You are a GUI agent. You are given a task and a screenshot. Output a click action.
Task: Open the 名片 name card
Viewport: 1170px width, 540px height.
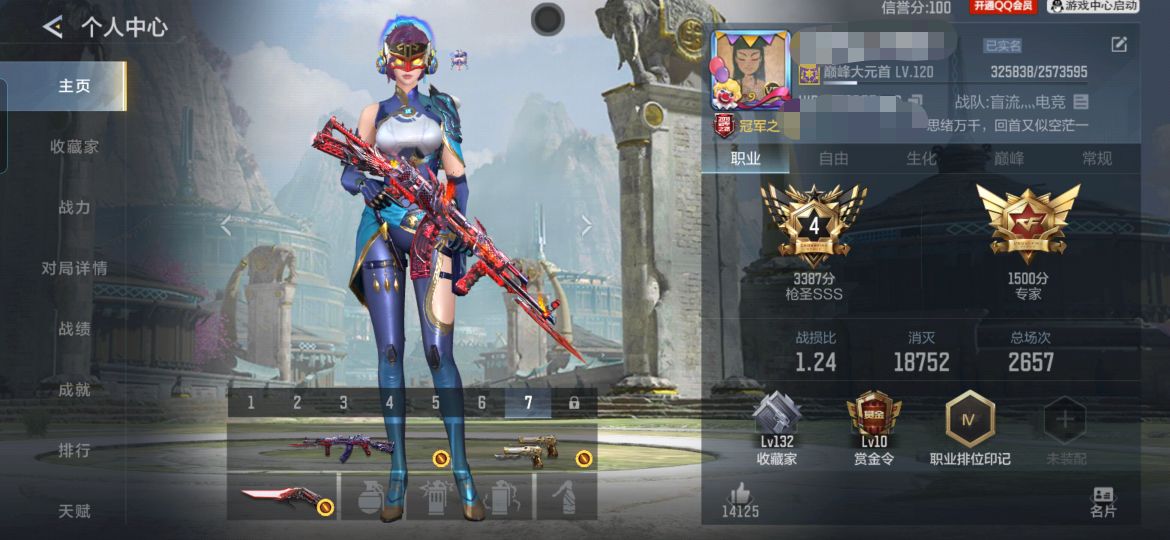point(1103,501)
